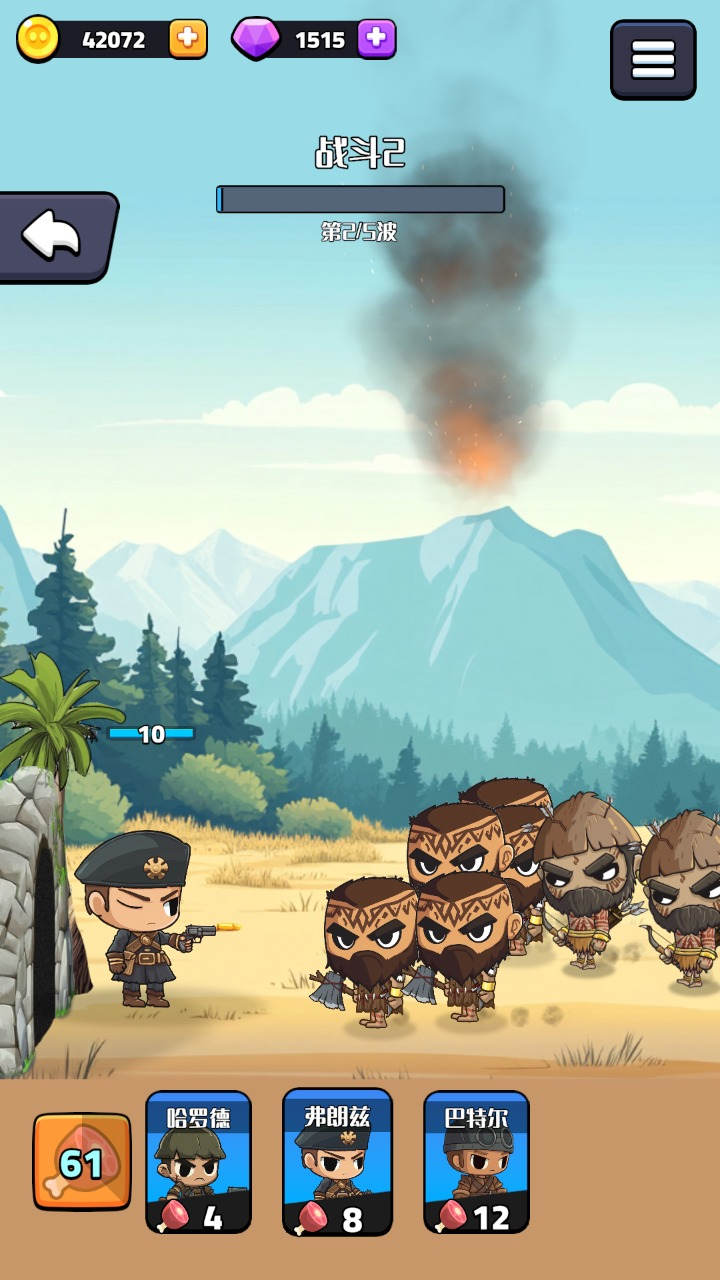Deploy the 哈罗德 unit card

click(x=198, y=1161)
